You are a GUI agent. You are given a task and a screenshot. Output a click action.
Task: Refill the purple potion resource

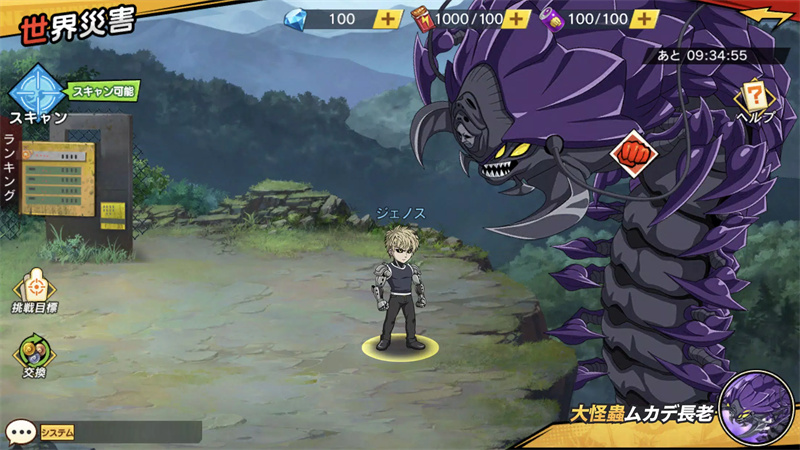[x=646, y=19]
